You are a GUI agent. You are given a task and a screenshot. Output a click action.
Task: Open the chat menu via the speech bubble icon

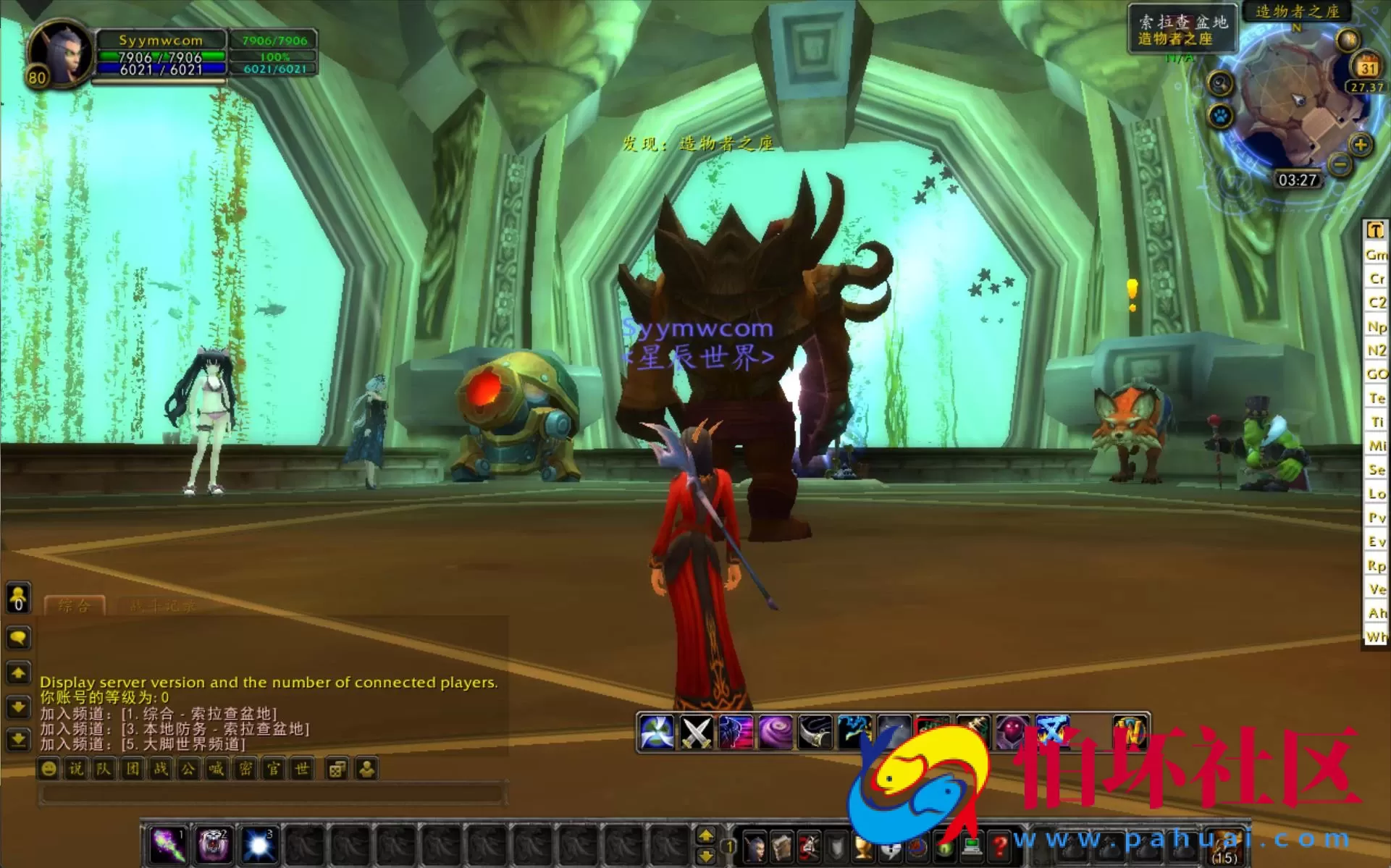point(17,638)
